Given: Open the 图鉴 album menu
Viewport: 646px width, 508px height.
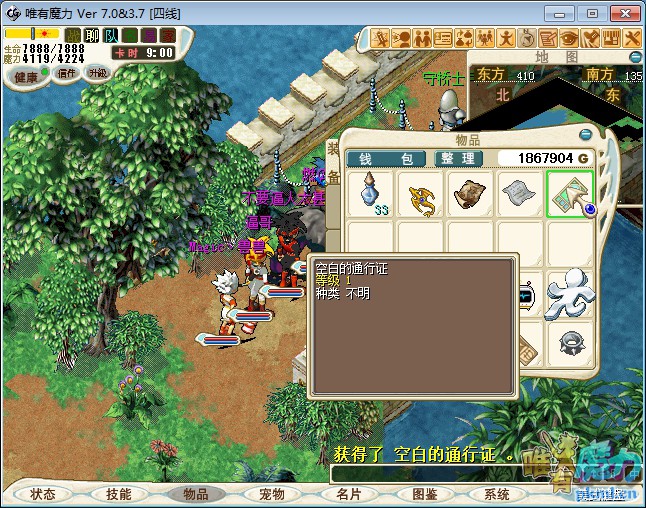Looking at the screenshot, I should pos(423,494).
